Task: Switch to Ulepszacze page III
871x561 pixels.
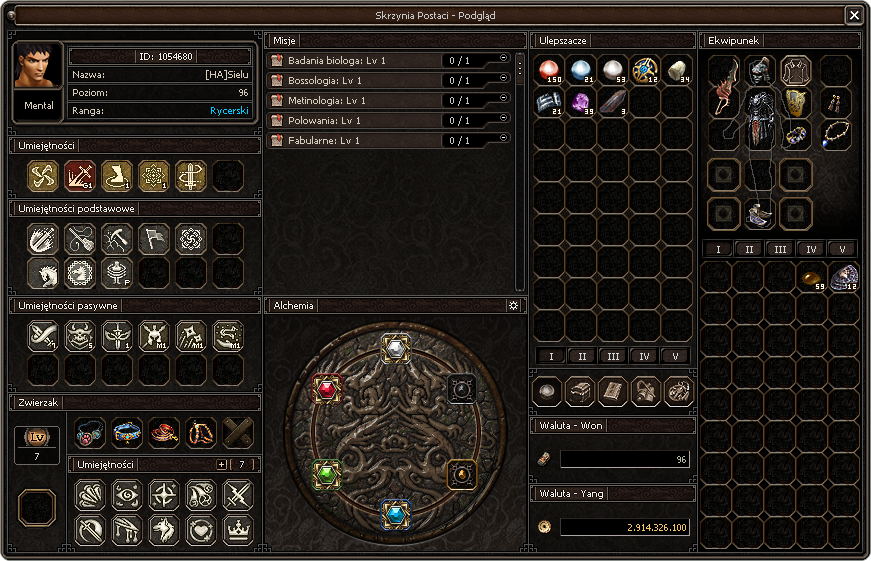Action: pyautogui.click(x=612, y=356)
